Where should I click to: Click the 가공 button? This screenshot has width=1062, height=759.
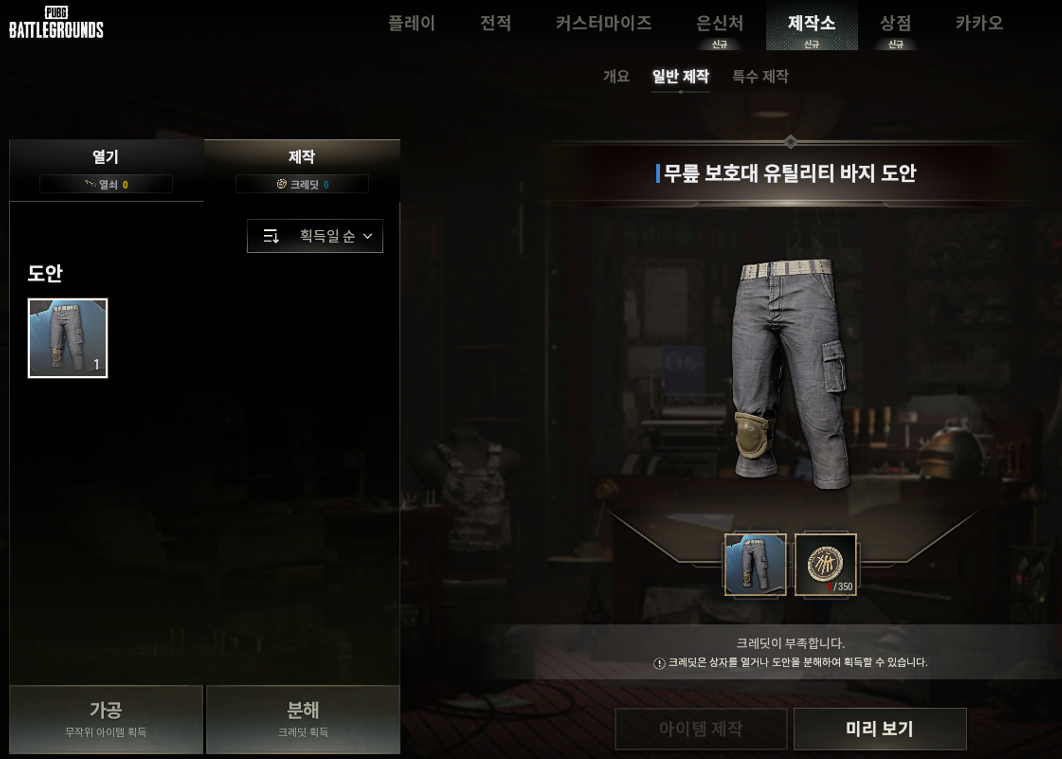[x=106, y=718]
